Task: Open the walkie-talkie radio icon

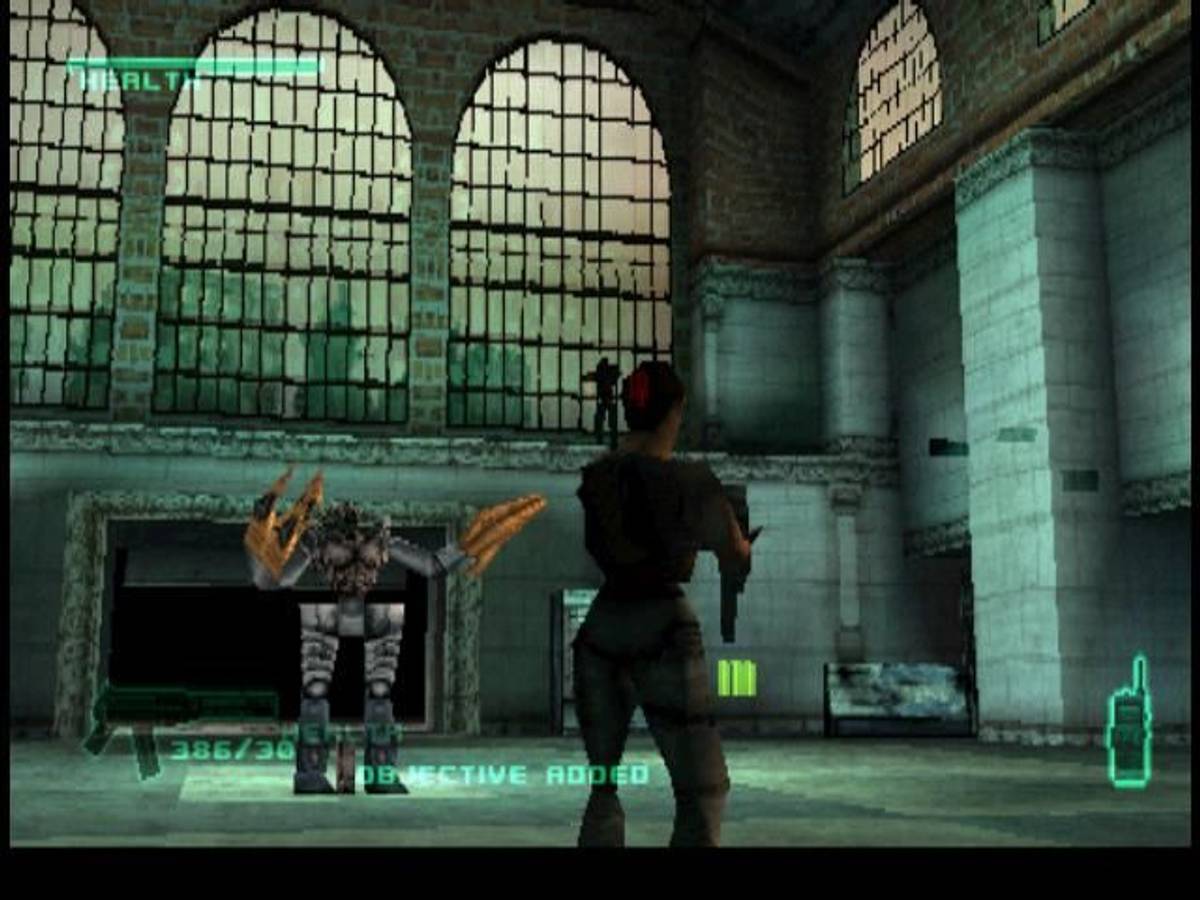Action: coord(1129,724)
